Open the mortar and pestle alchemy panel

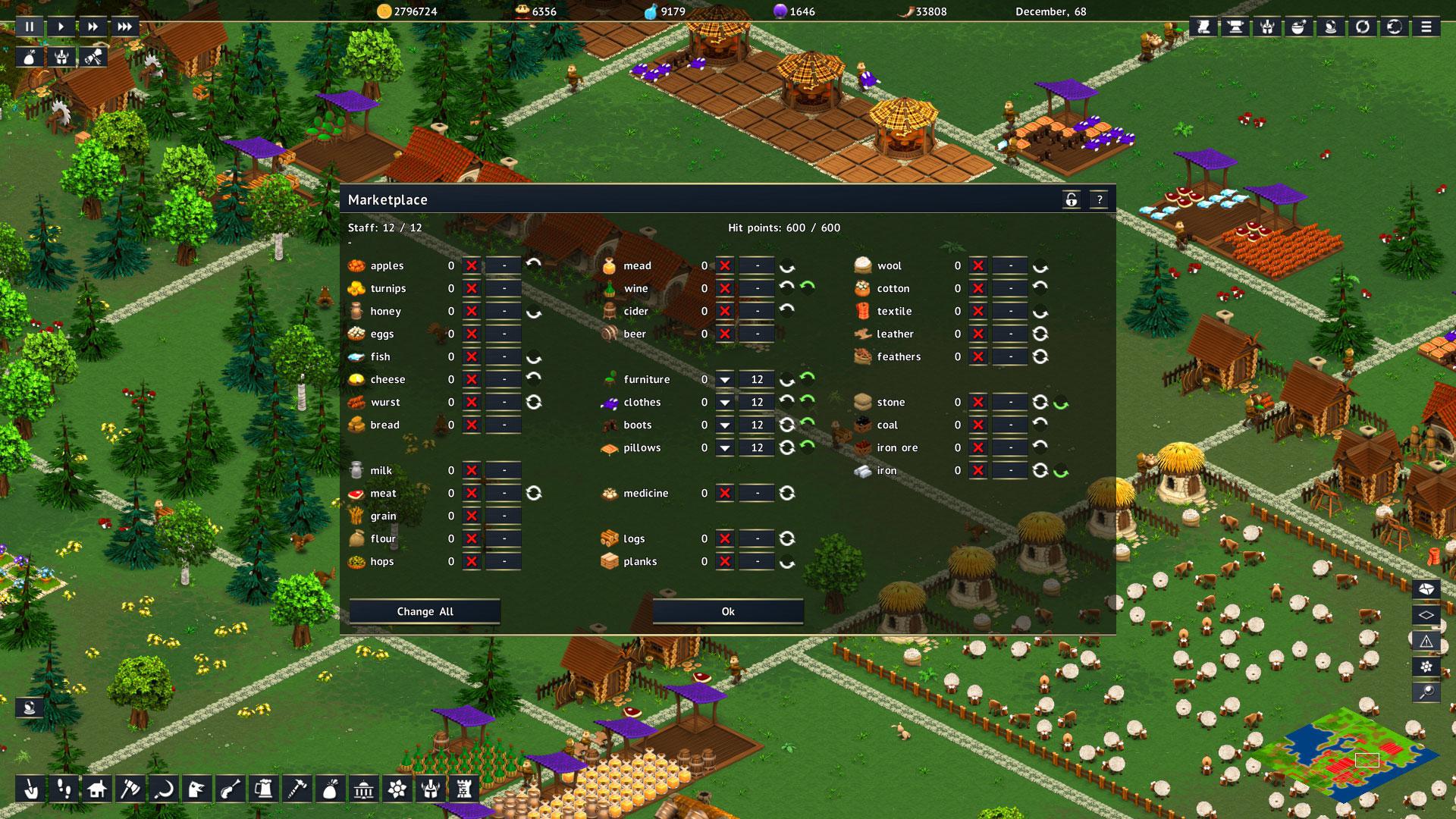coord(1300,27)
